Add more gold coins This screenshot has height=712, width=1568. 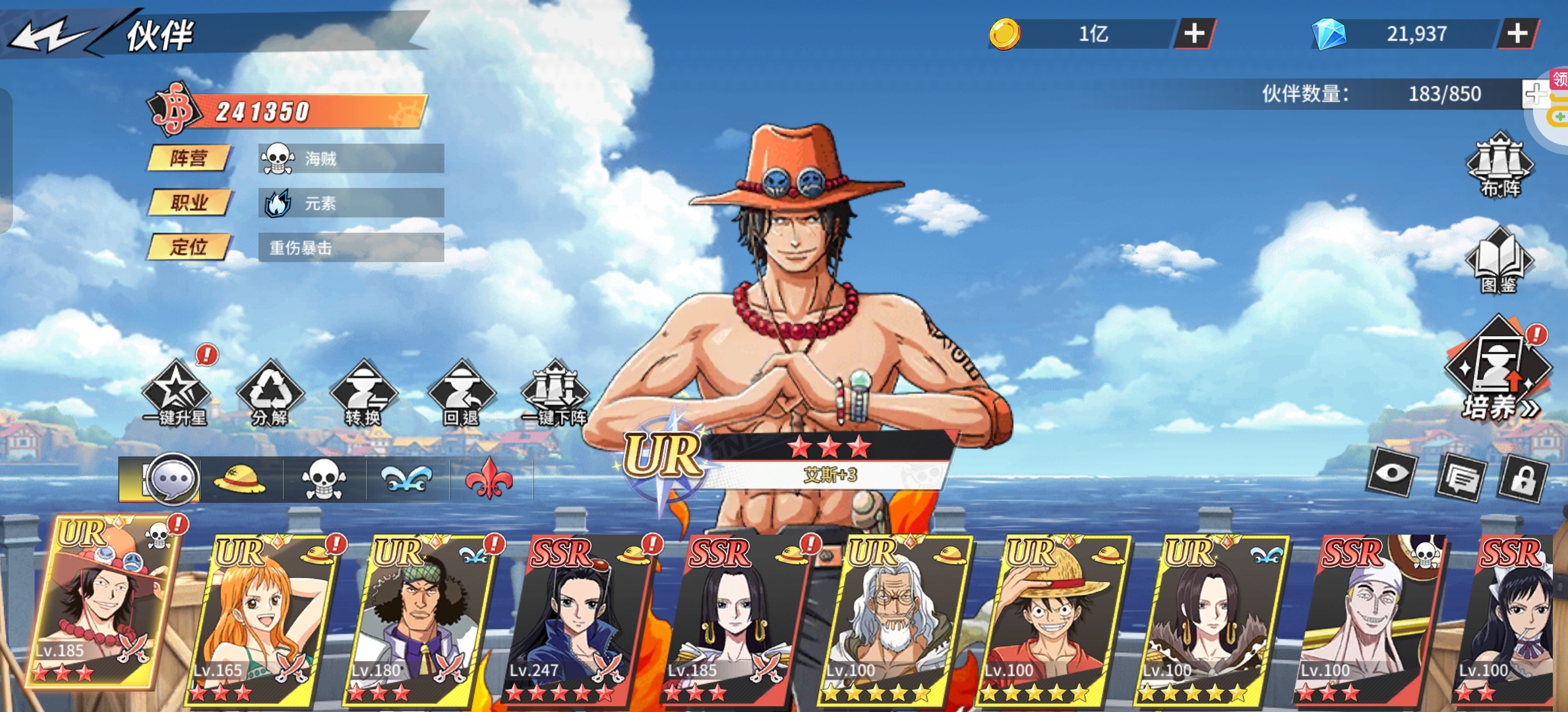1194,34
